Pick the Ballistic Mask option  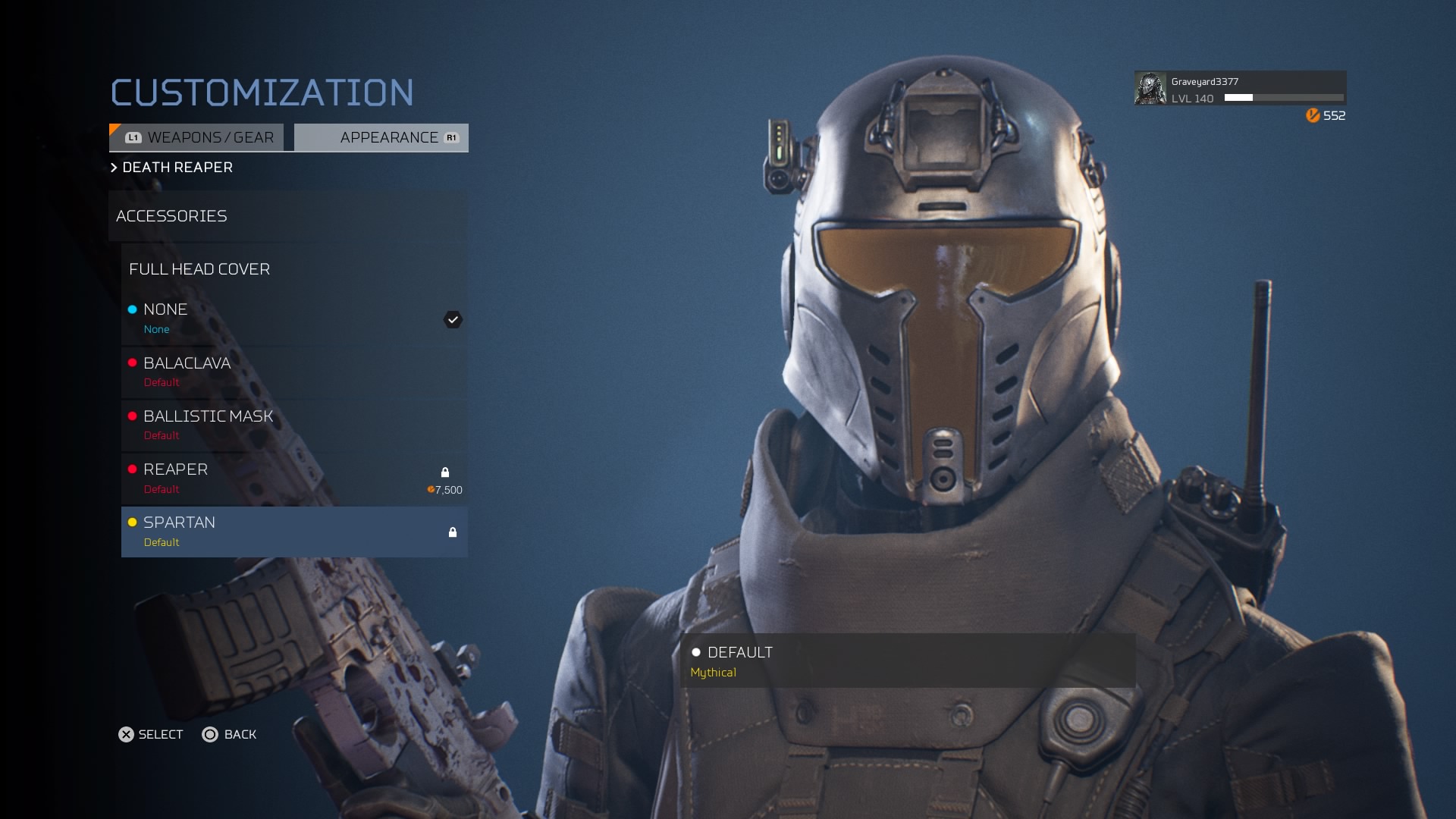(293, 425)
